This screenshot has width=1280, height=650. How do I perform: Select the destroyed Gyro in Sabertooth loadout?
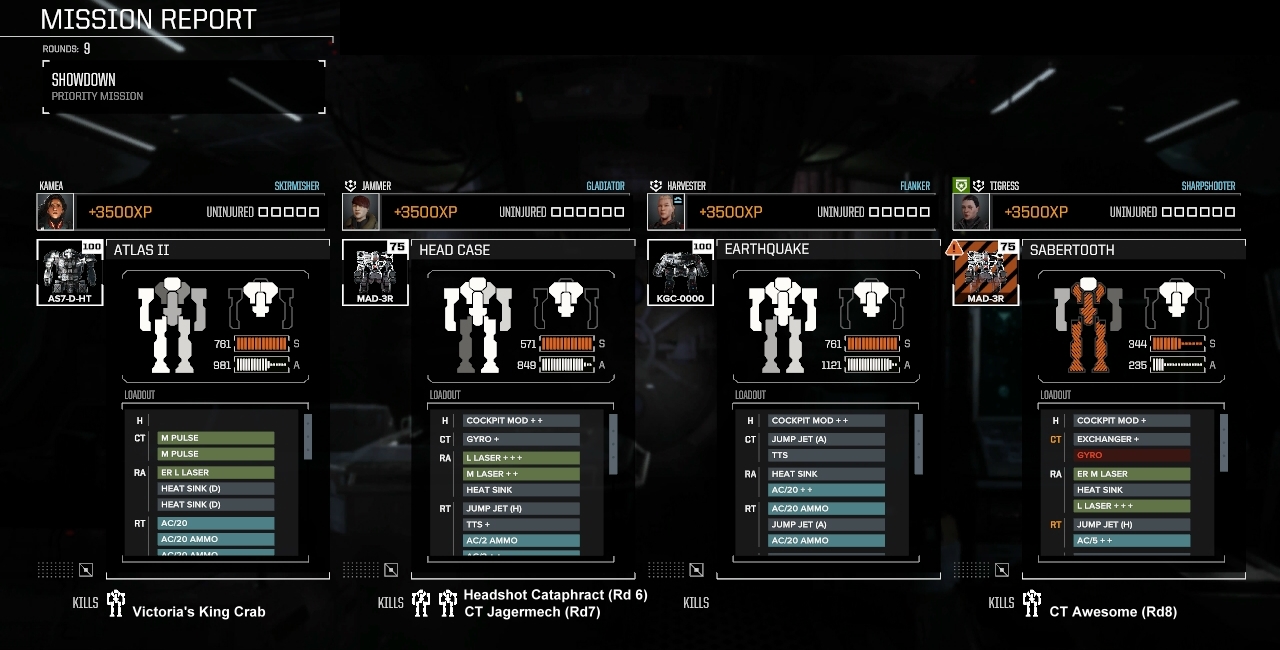(1131, 455)
